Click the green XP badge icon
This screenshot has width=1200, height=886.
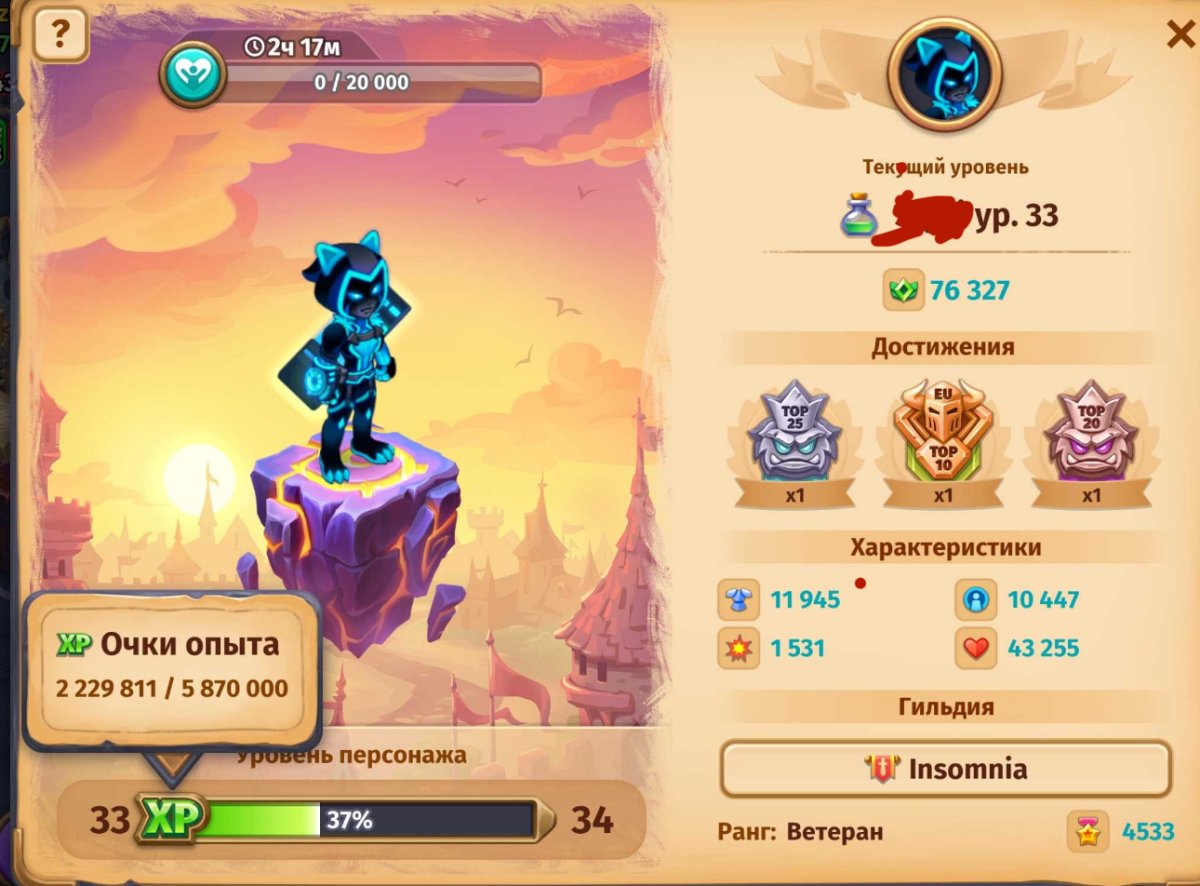171,820
